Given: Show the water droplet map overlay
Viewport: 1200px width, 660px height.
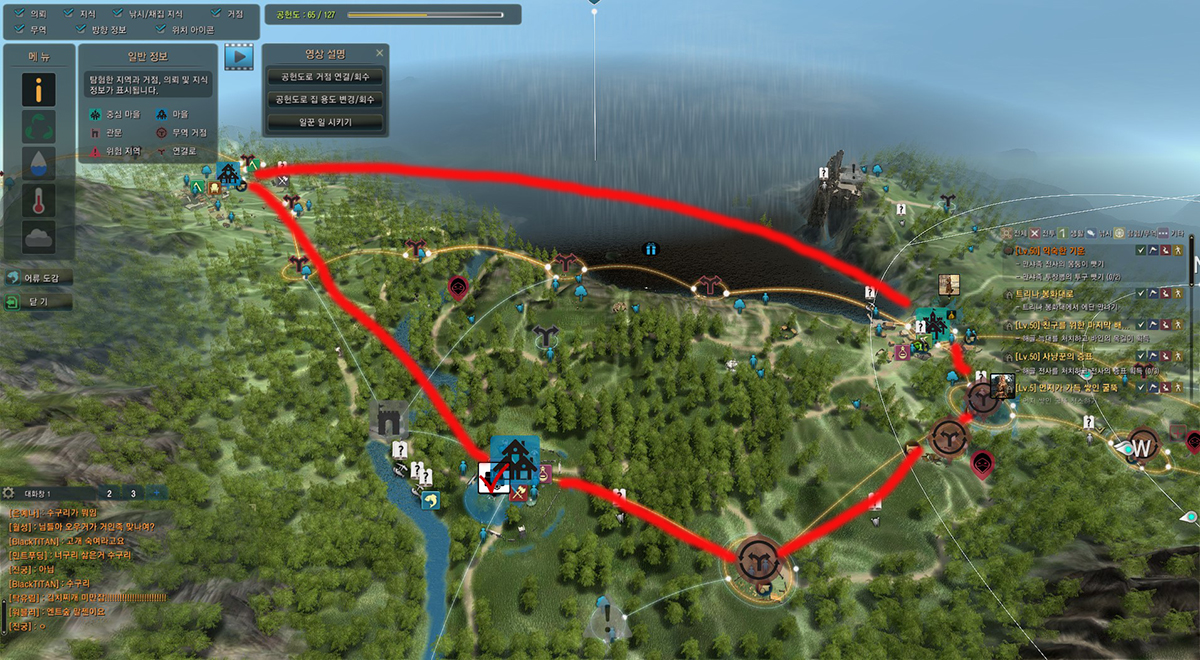Looking at the screenshot, I should coord(39,164).
